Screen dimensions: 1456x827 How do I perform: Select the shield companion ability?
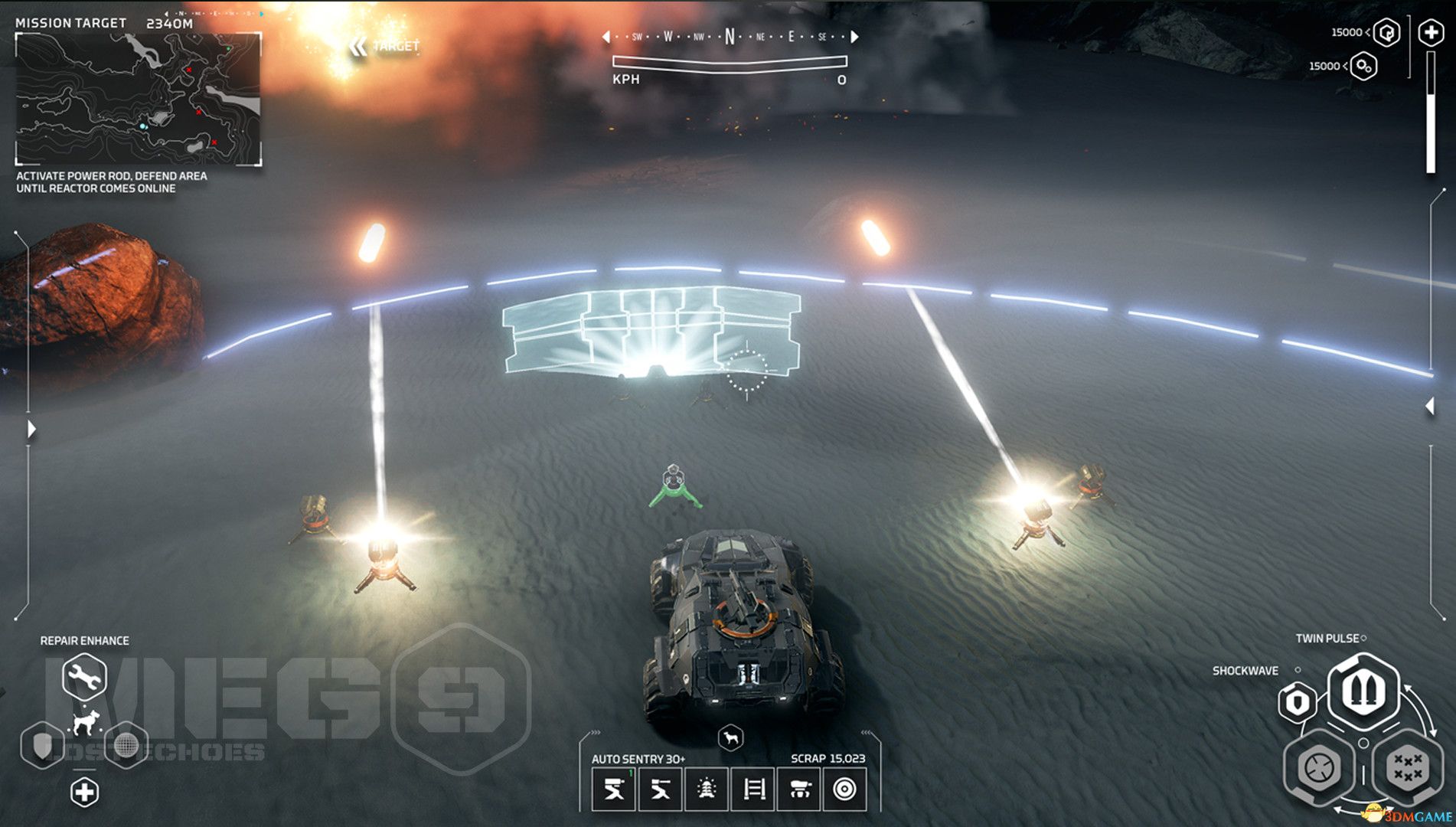[x=43, y=744]
